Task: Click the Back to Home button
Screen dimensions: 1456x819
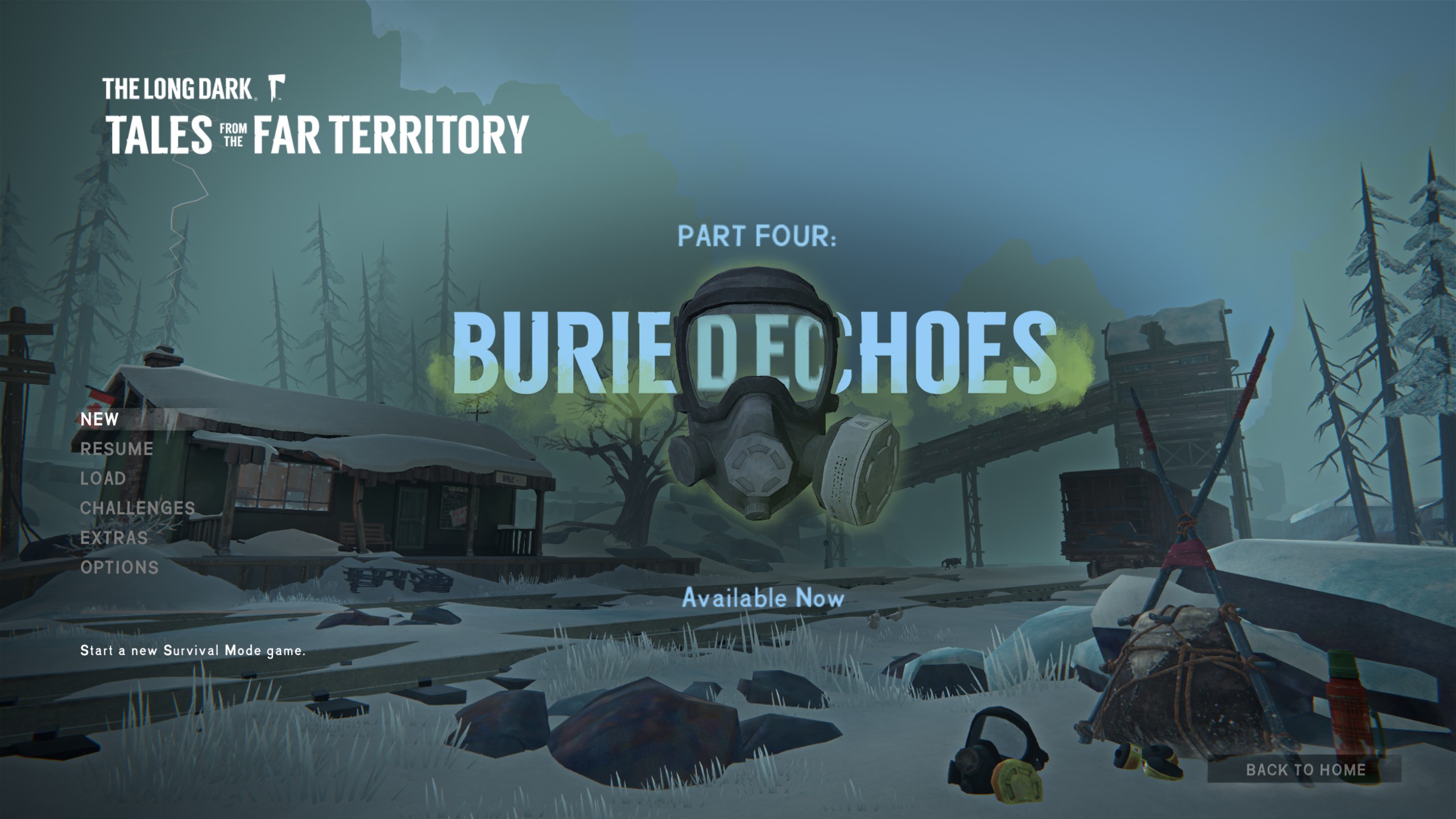Action: (1305, 770)
